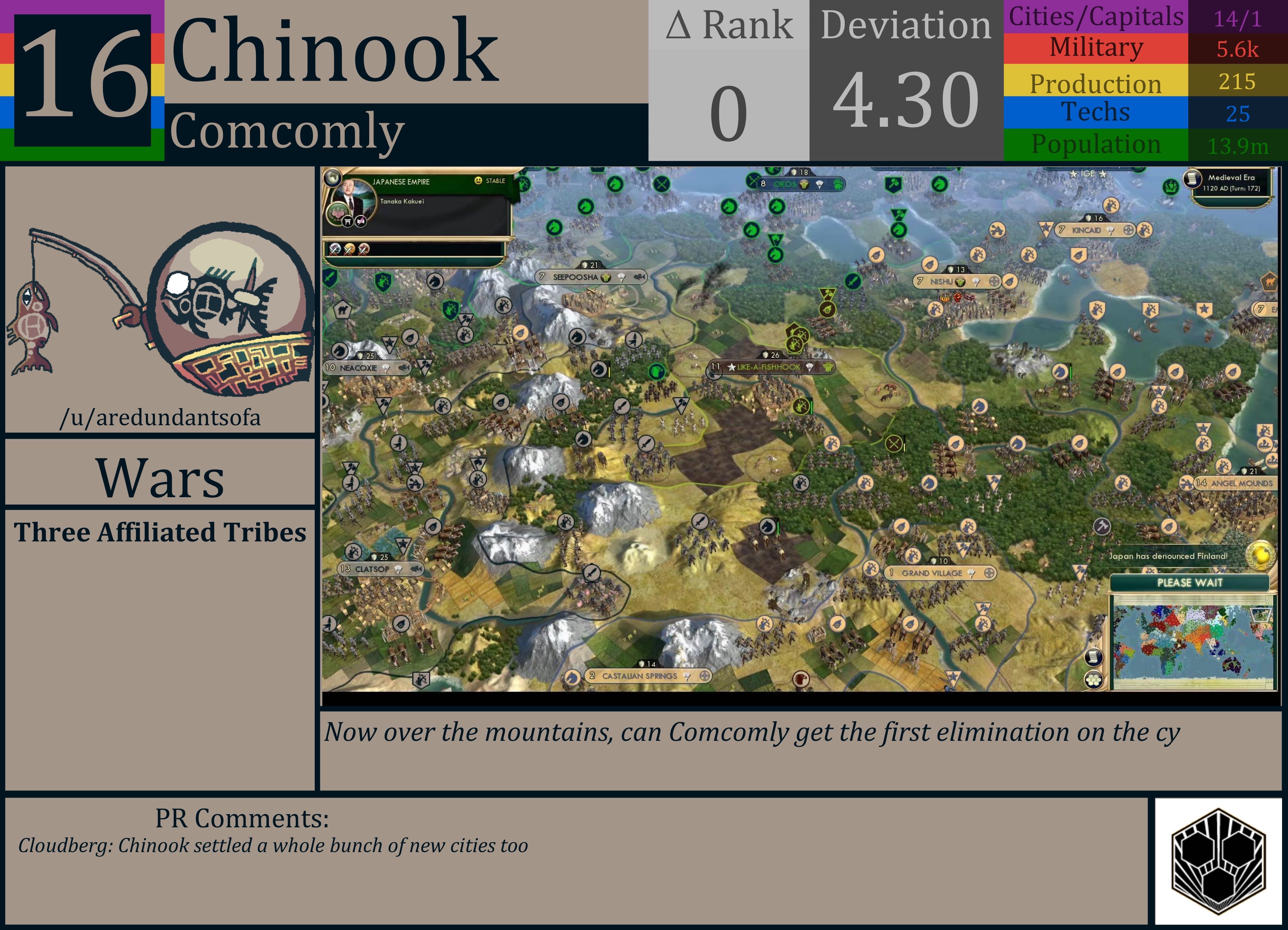Image resolution: width=1288 pixels, height=930 pixels.
Task: Toggle the citizen focus crosshair on Kincaid's banner
Action: [1128, 230]
